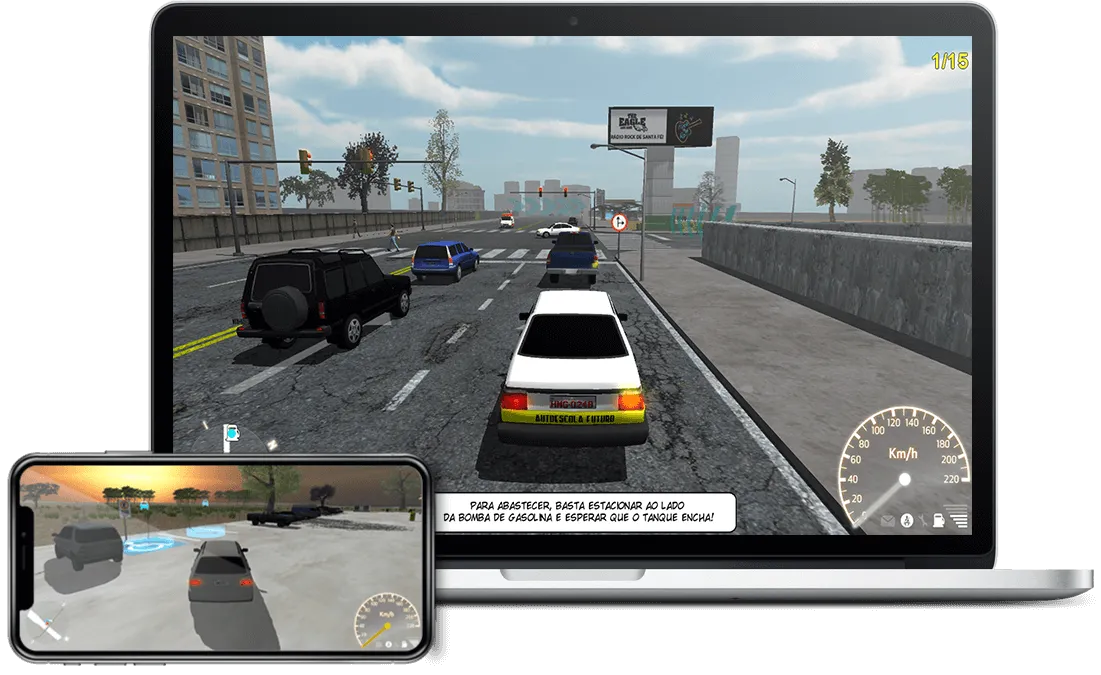Viewport: 1101px width, 675px height.
Task: Toggle the seatbelt icon on the laptop HUD
Action: pyautogui.click(x=906, y=520)
